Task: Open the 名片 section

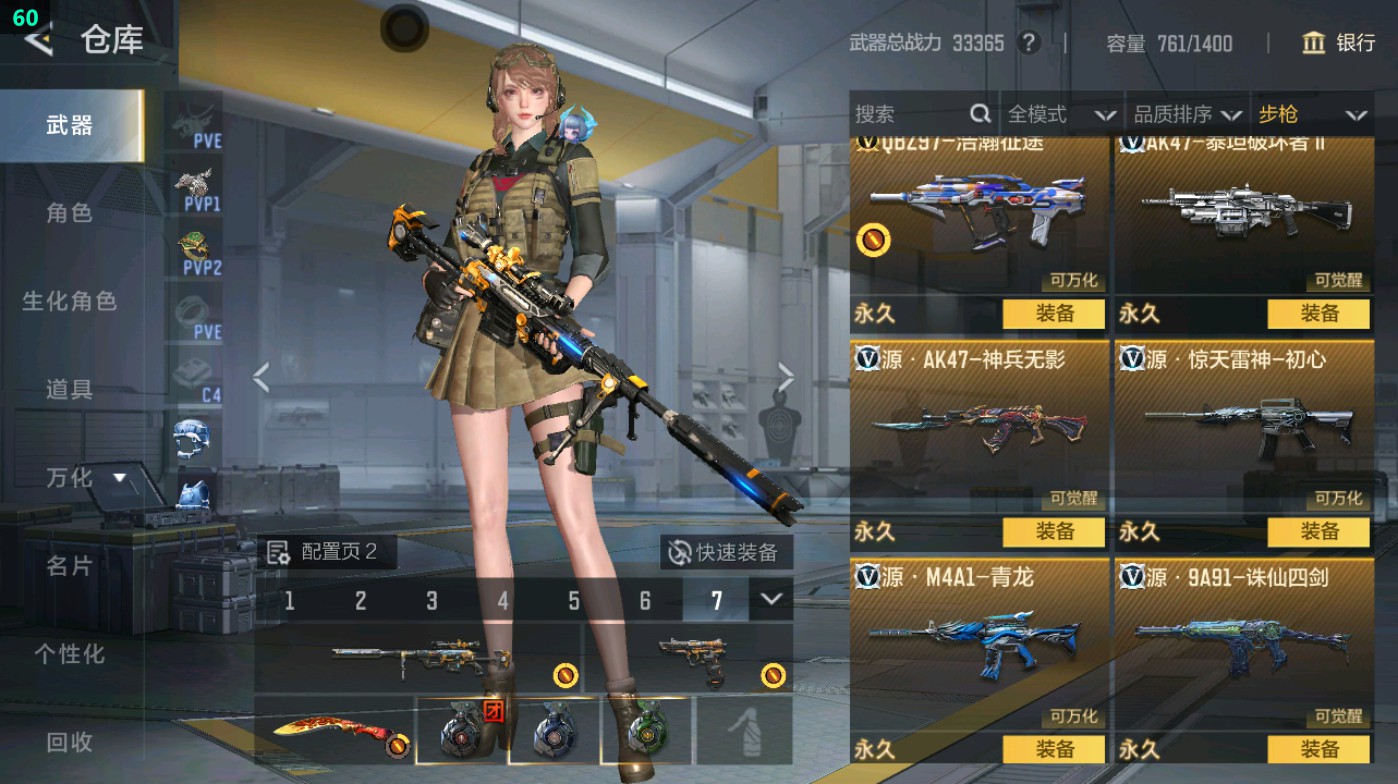Action: 69,566
